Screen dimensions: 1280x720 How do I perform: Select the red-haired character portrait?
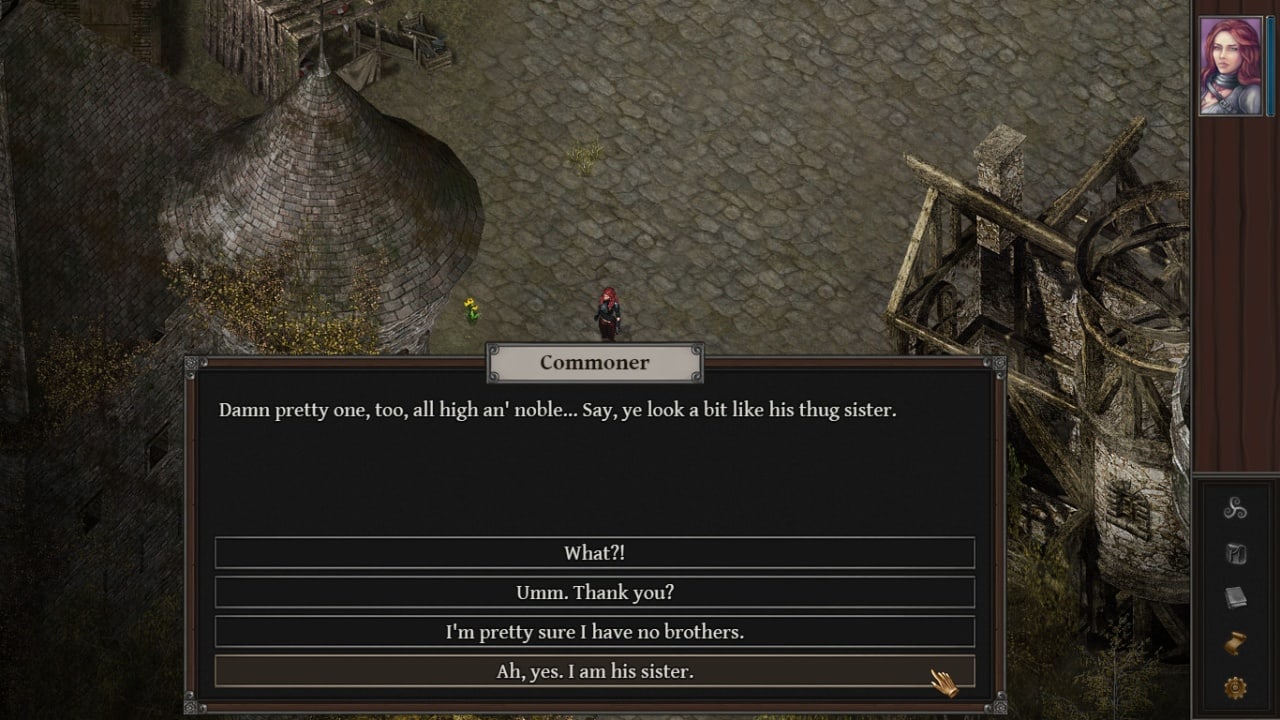1231,66
